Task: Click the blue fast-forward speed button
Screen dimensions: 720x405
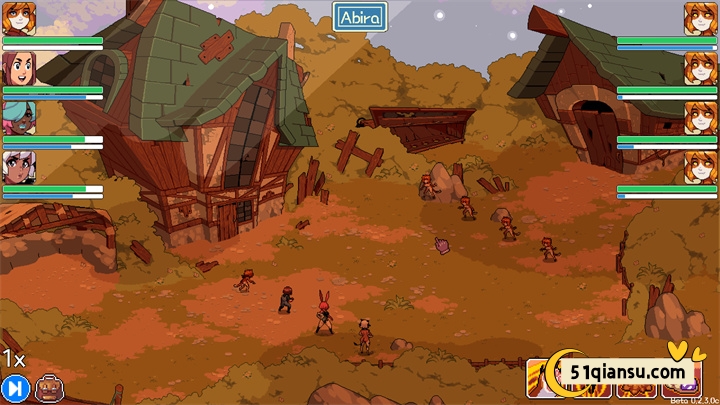Action: pyautogui.click(x=14, y=388)
